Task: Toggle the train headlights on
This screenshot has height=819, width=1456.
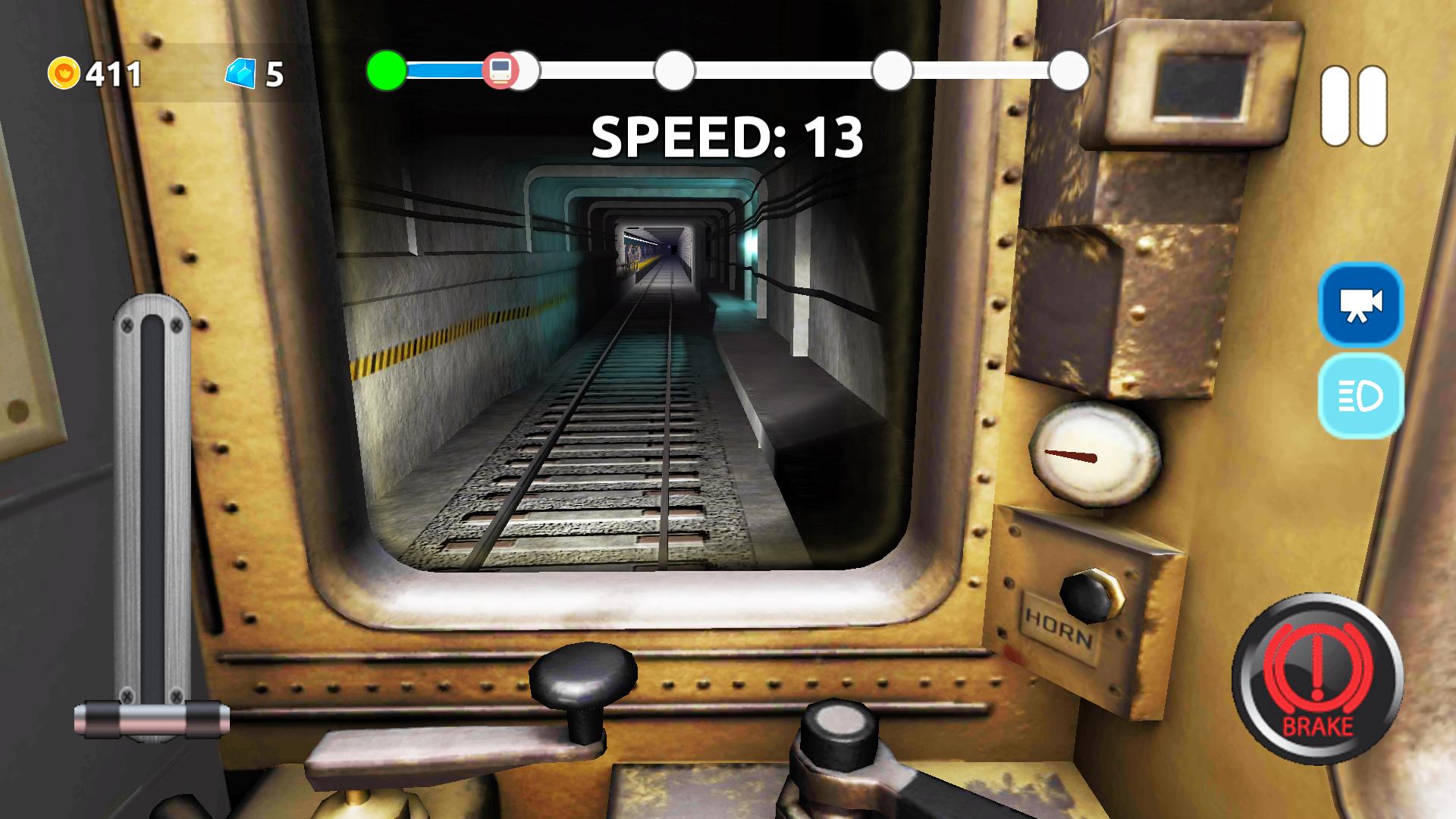Action: tap(1360, 395)
